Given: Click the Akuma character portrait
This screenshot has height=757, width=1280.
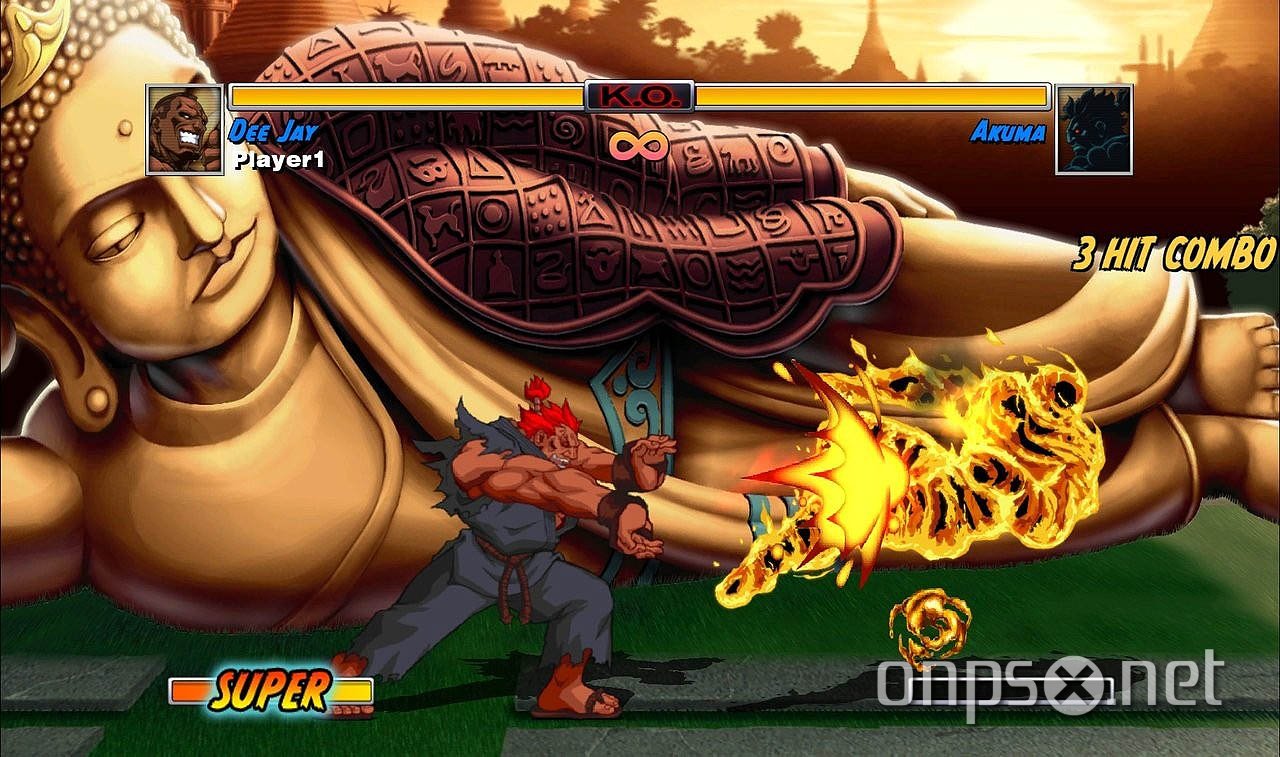Looking at the screenshot, I should click(x=1095, y=129).
